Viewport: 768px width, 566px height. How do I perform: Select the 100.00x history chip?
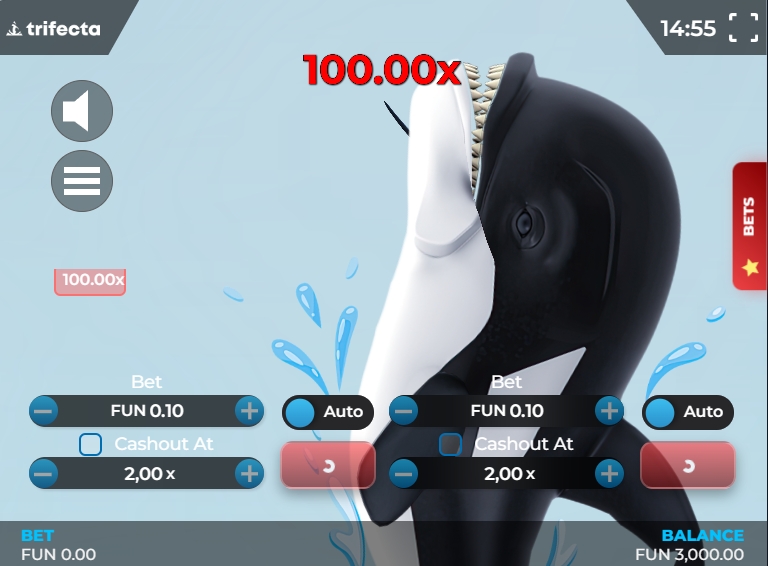90,280
